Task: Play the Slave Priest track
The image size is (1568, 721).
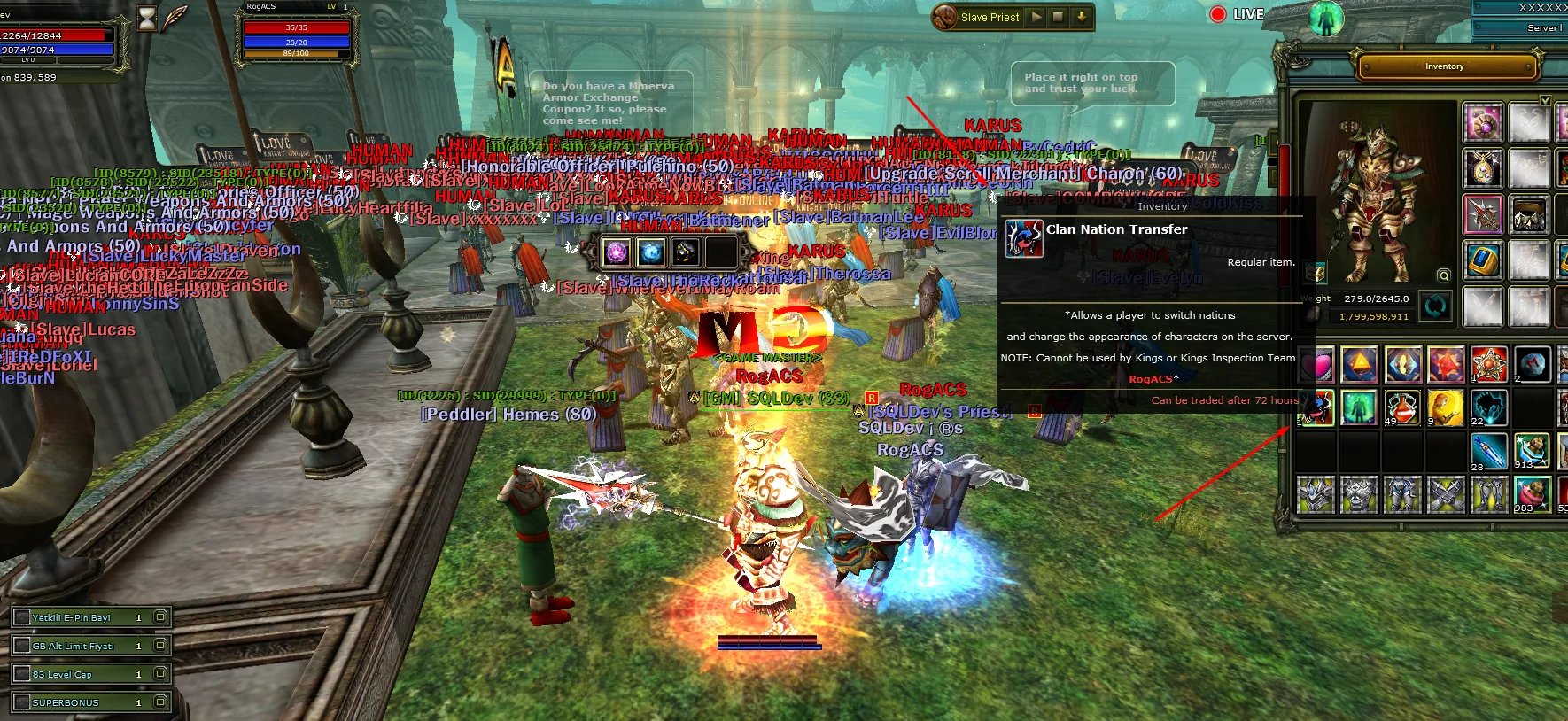Action: point(1036,17)
